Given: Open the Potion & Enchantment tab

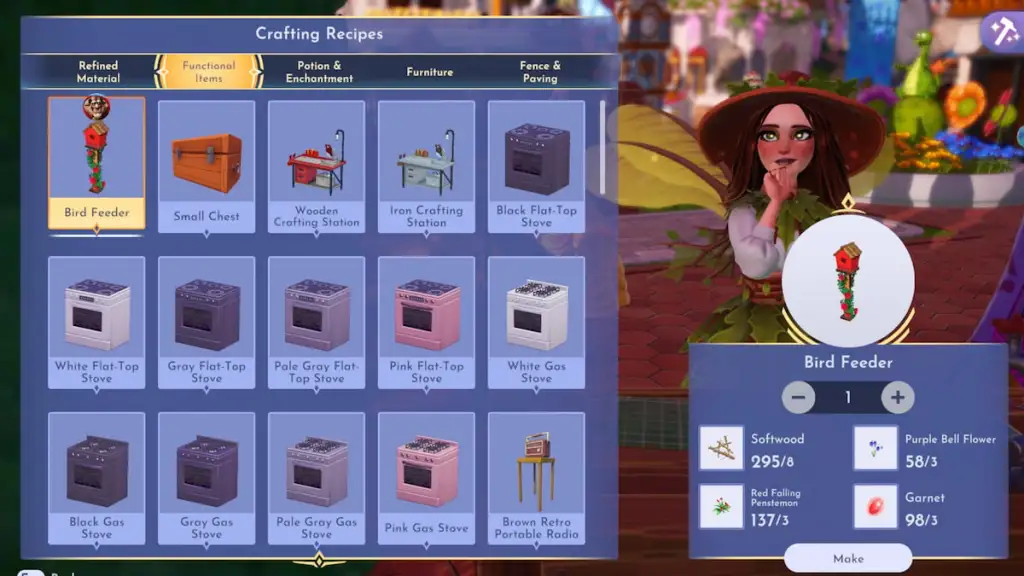Looking at the screenshot, I should coord(319,72).
